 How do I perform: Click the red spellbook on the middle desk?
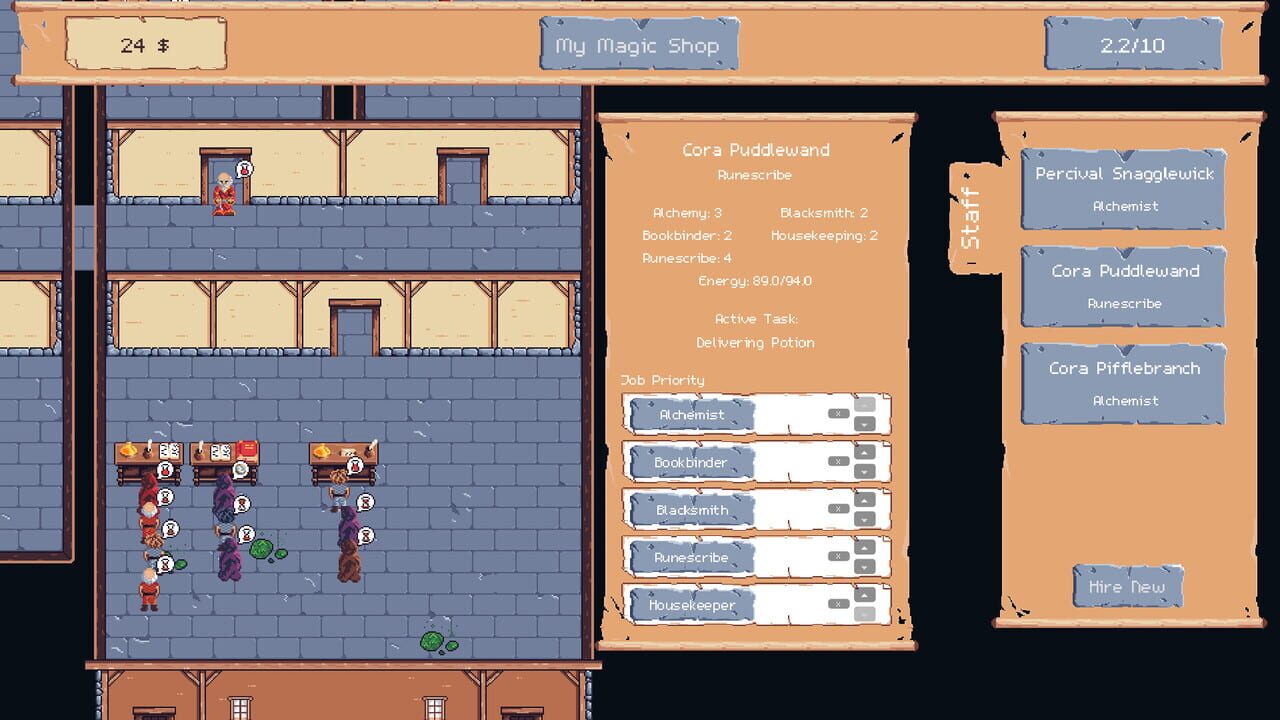[246, 450]
